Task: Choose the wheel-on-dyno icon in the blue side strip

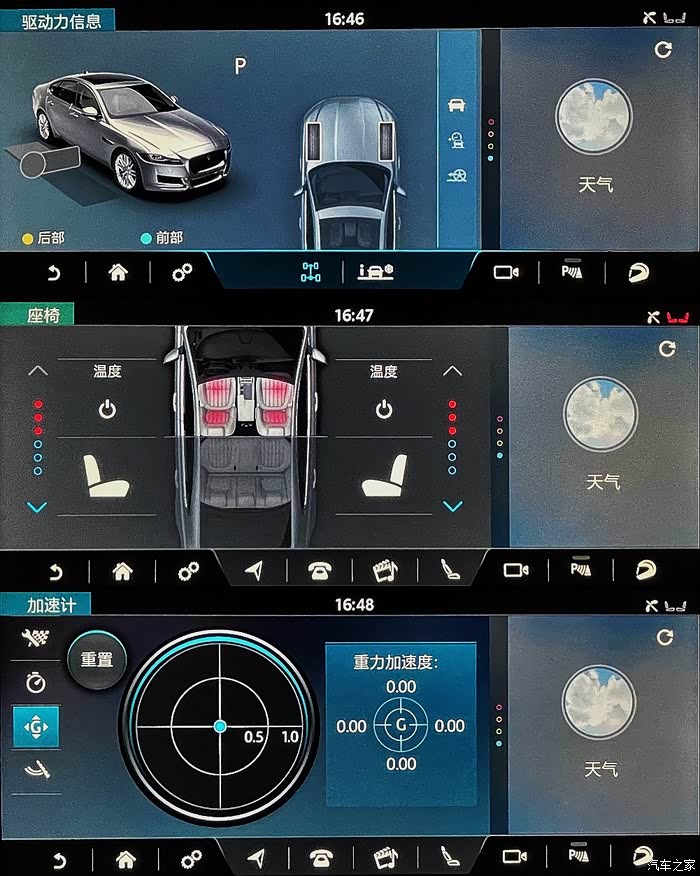Action: coord(458,141)
